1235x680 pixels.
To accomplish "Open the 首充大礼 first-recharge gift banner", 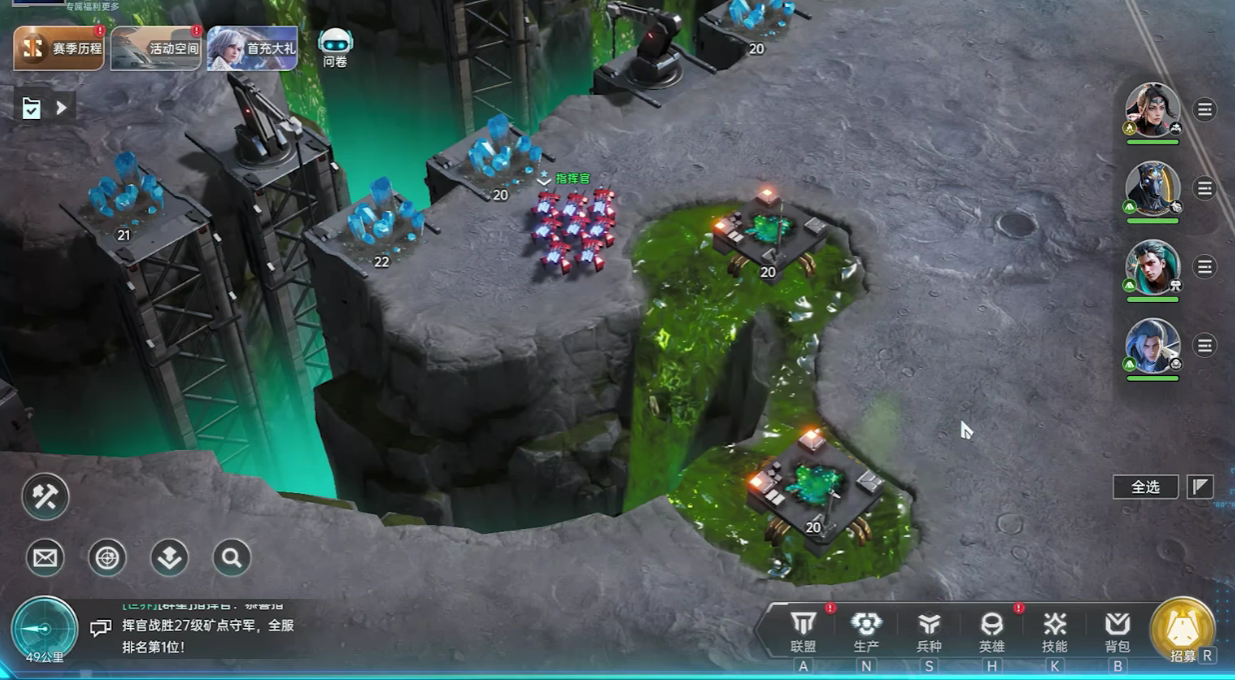I will click(x=252, y=48).
